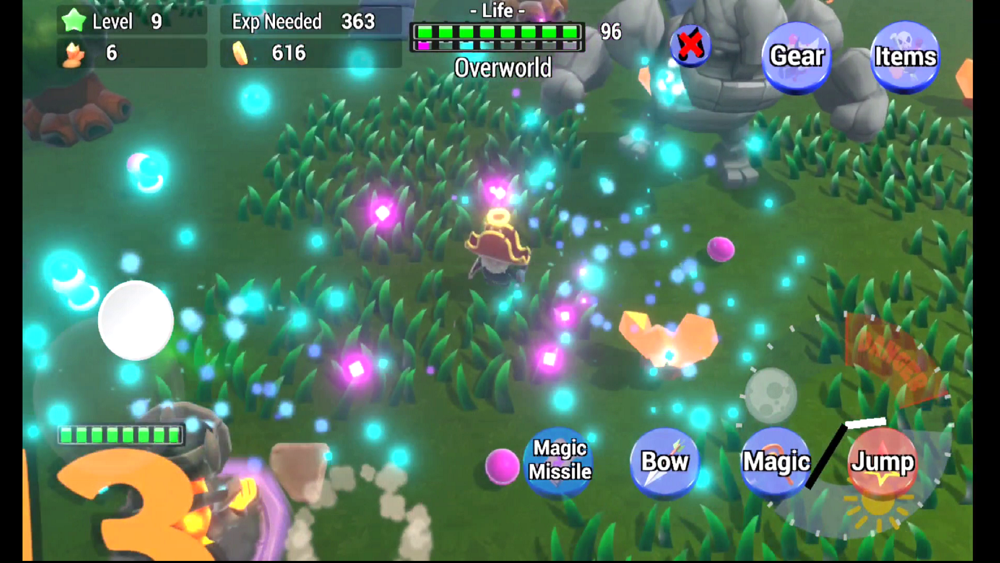Image resolution: width=1000 pixels, height=563 pixels.
Task: Use the Magic attack button
Action: coord(775,462)
